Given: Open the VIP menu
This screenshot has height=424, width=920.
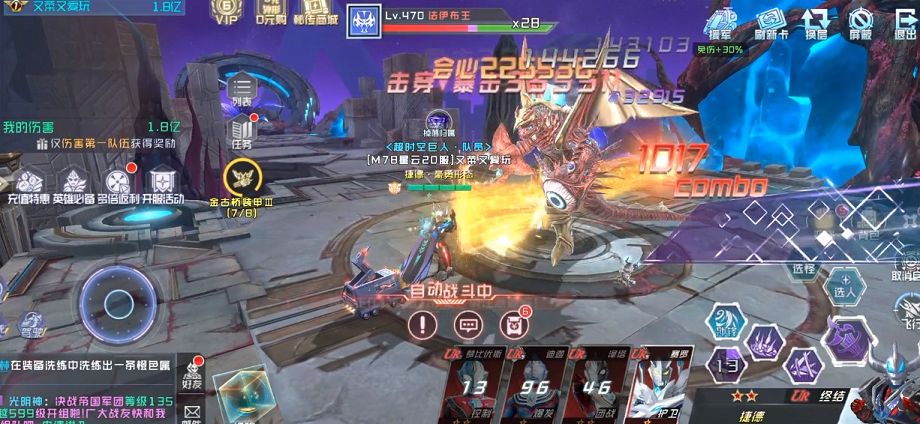Looking at the screenshot, I should click(226, 12).
